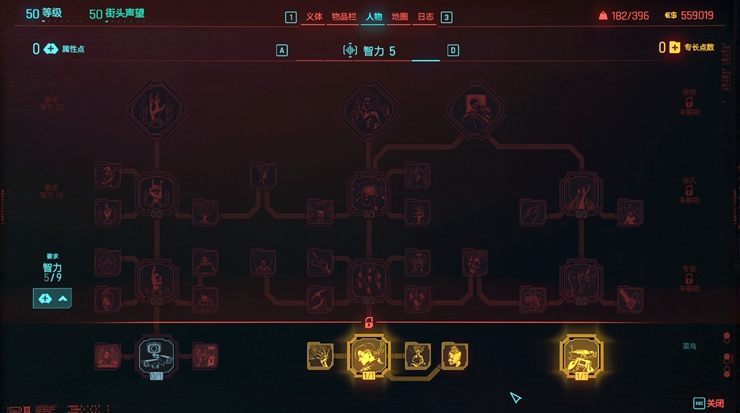Select the large gold perk with head portrait
Image resolution: width=740 pixels, height=413 pixels.
[368, 356]
